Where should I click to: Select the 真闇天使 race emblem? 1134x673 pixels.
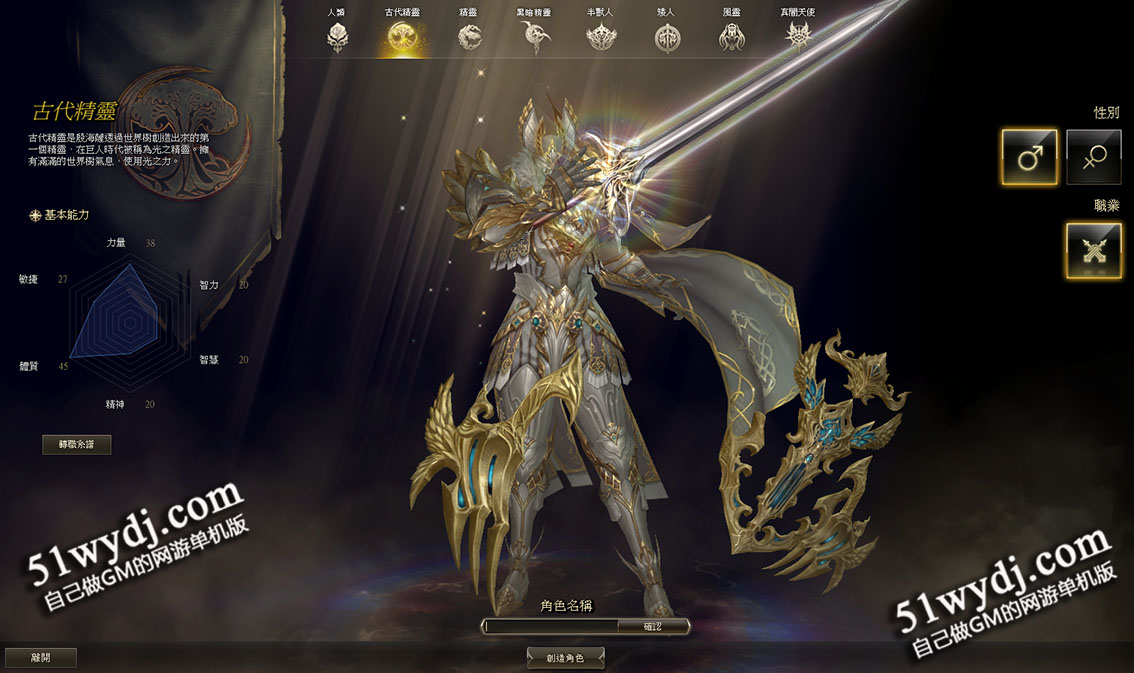click(x=798, y=37)
